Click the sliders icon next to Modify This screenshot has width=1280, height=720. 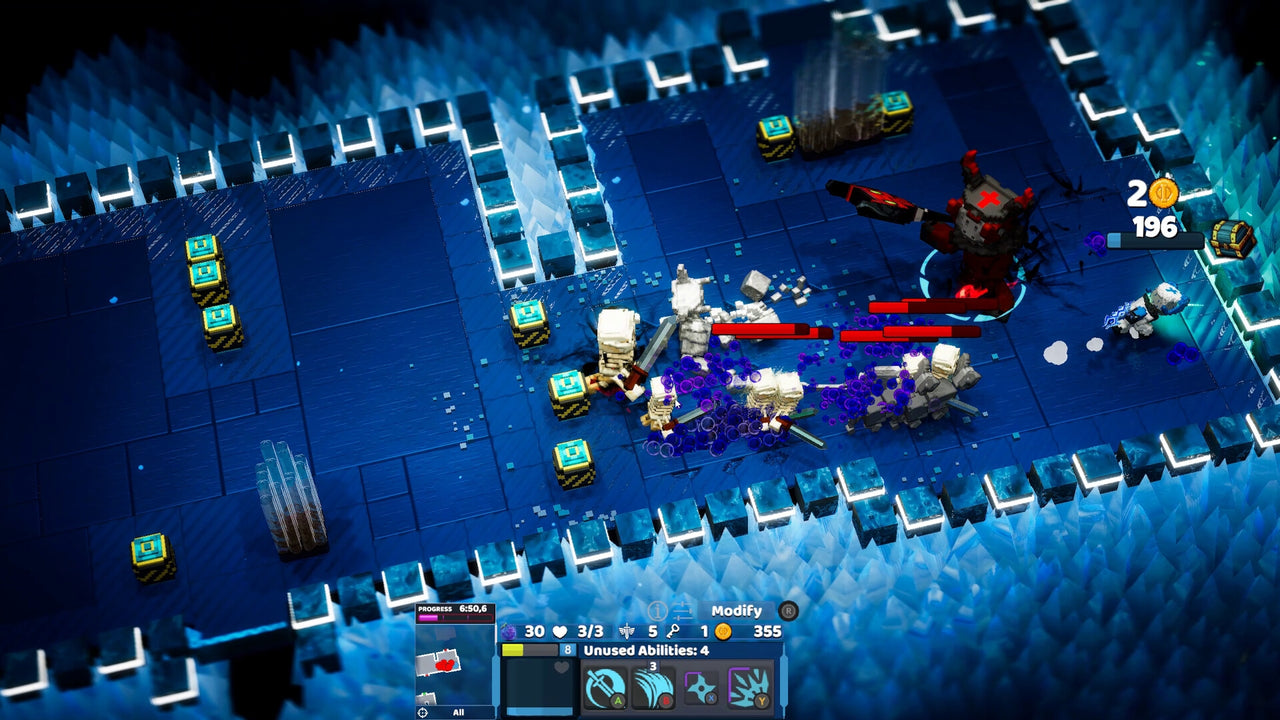point(683,610)
